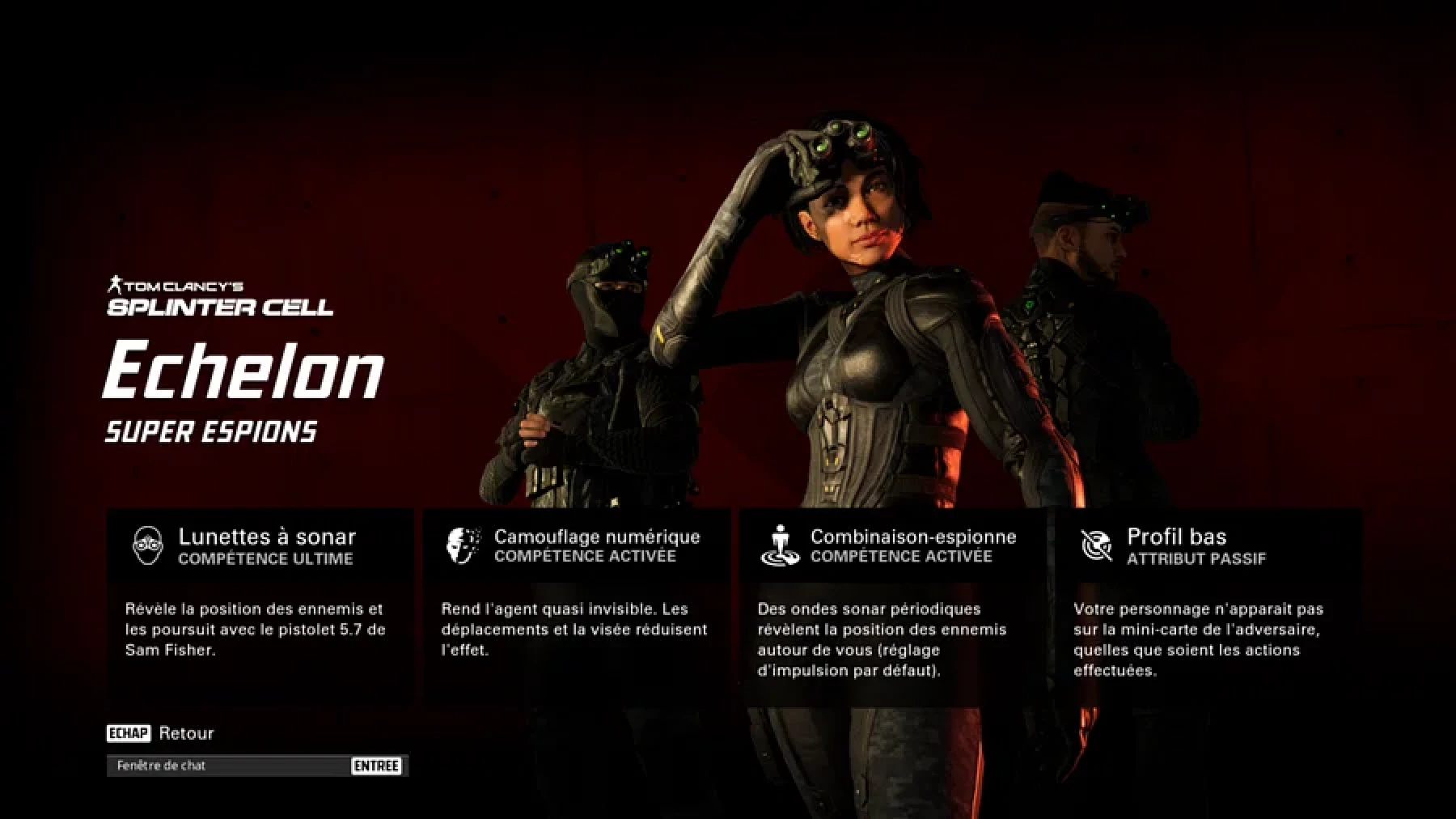The height and width of the screenshot is (819, 1456).
Task: Select the Lunettes à sonar ultimate card
Action: tap(260, 607)
